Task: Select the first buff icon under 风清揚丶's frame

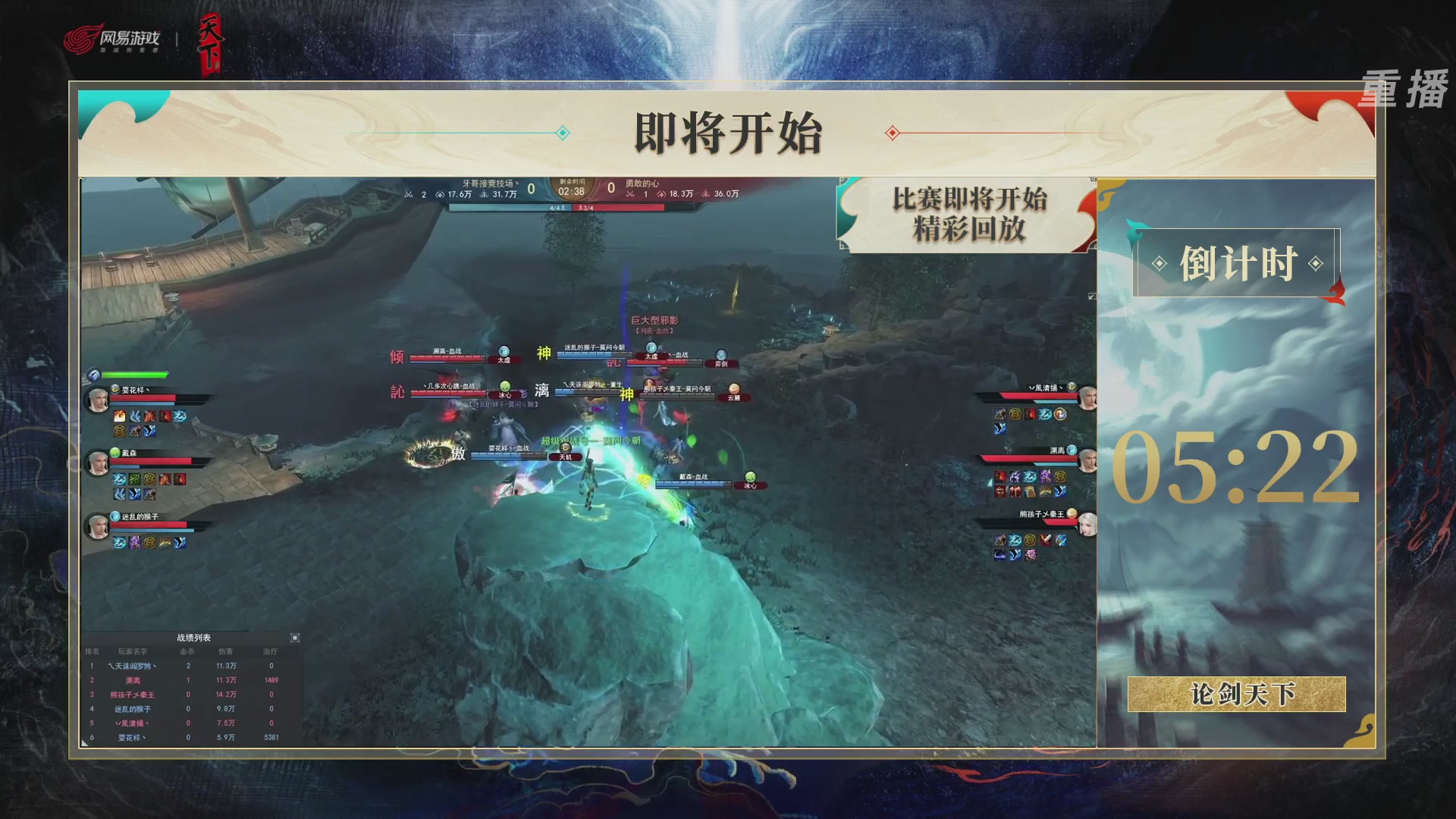Action: [1000, 413]
